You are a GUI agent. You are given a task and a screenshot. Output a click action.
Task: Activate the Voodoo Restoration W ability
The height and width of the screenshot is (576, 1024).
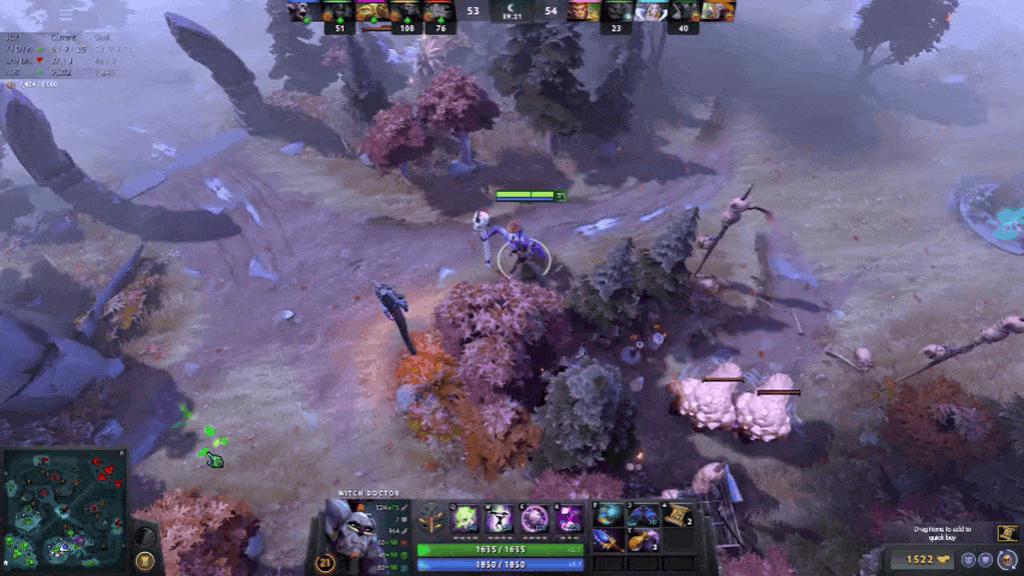point(500,518)
